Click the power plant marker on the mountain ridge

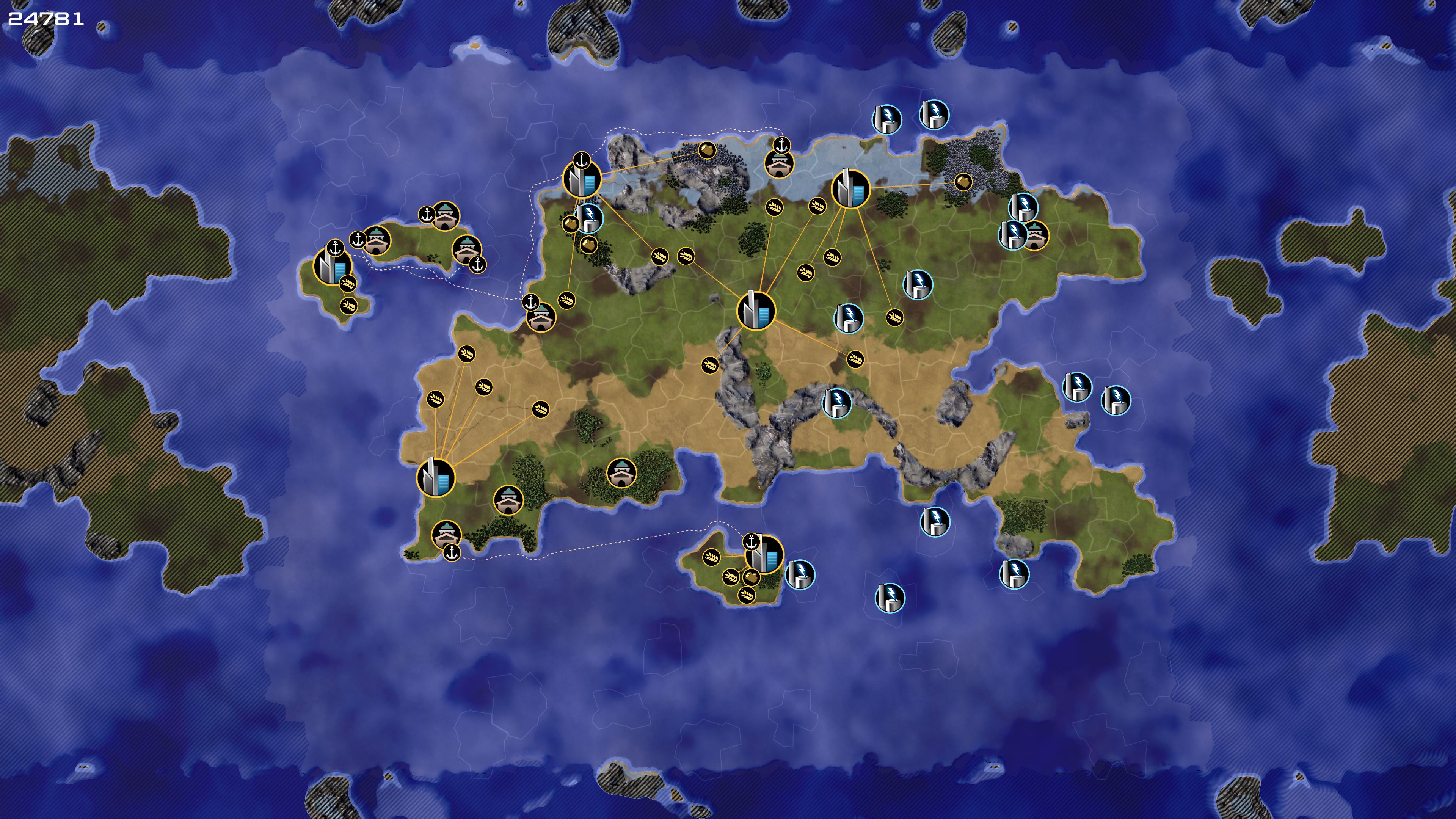pos(836,403)
